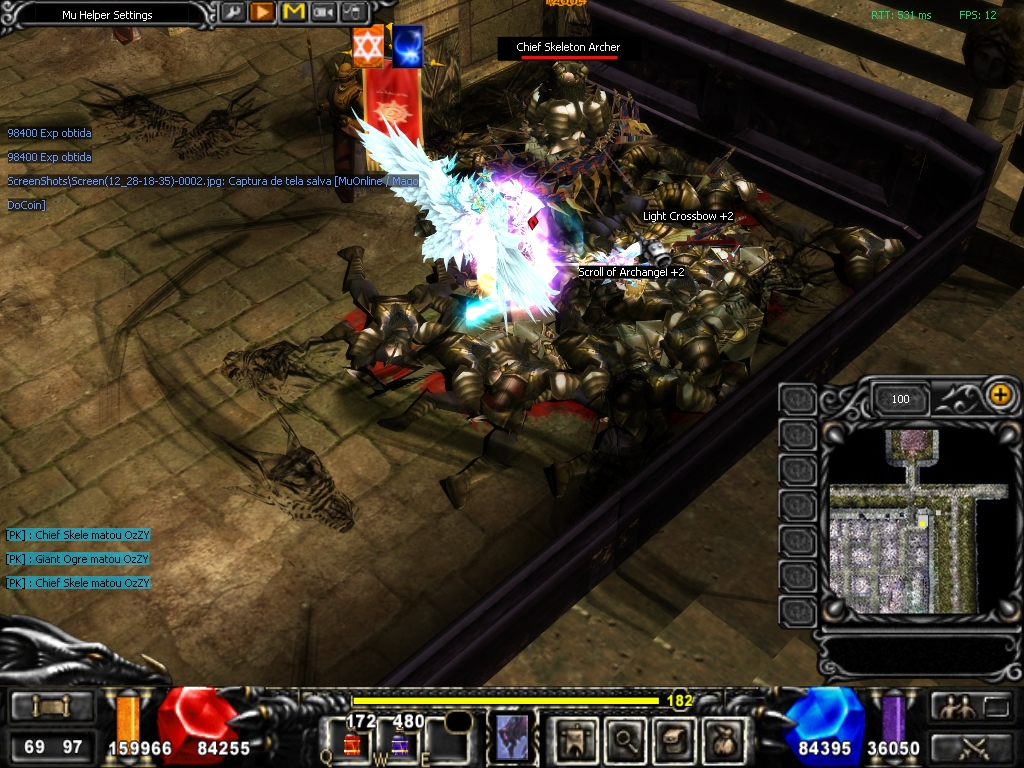Select the red health potion slot
The width and height of the screenshot is (1024, 768).
[353, 743]
